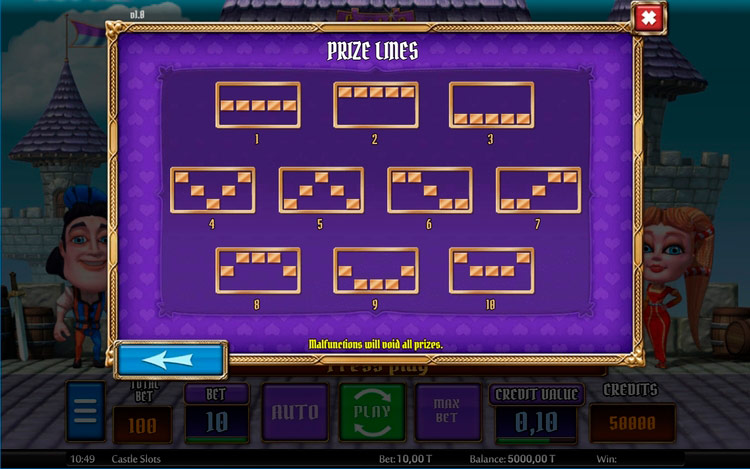Viewport: 750px width, 469px height.
Task: Close the Prize Lines window
Action: 648,18
